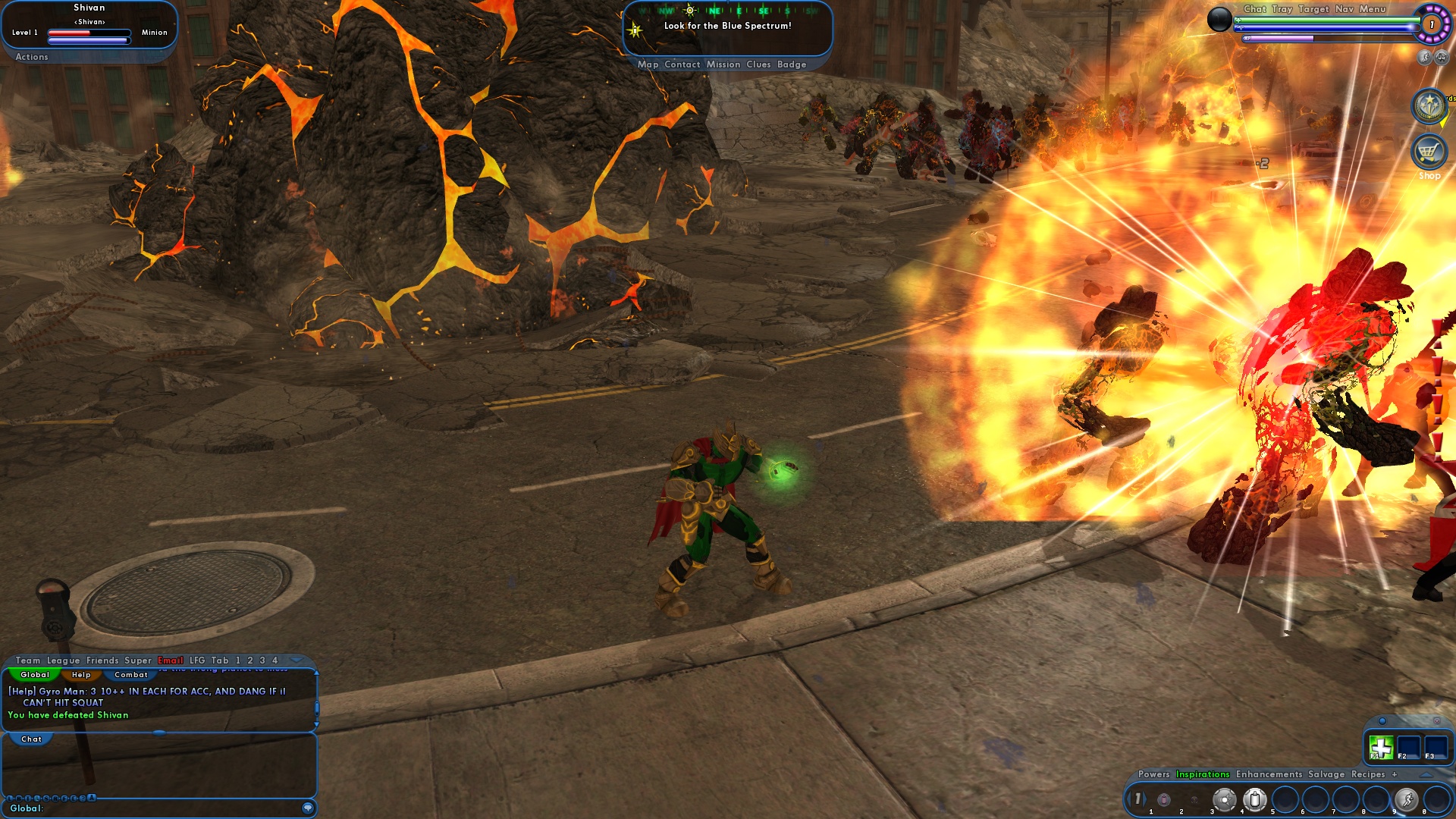Screen dimensions: 1456x819
Task: Activate the sprint power in tray slot 9
Action: 1407,799
